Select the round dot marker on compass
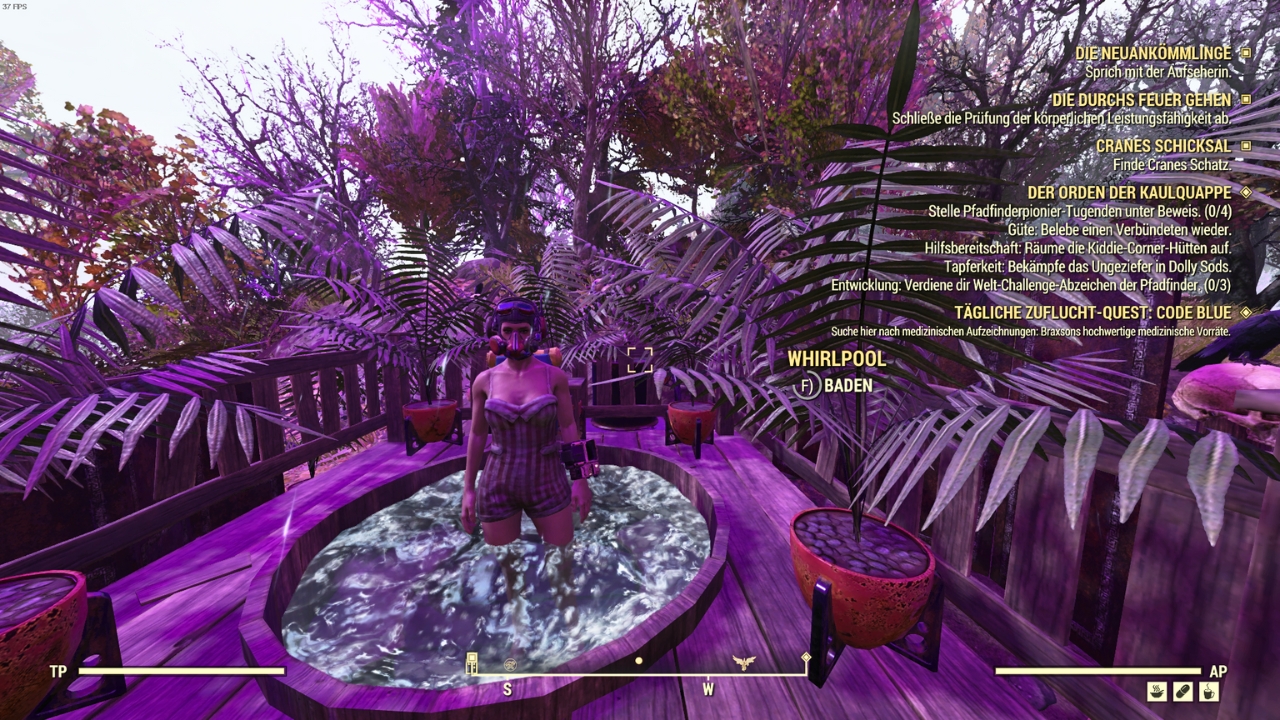The width and height of the screenshot is (1280, 720). coord(639,661)
